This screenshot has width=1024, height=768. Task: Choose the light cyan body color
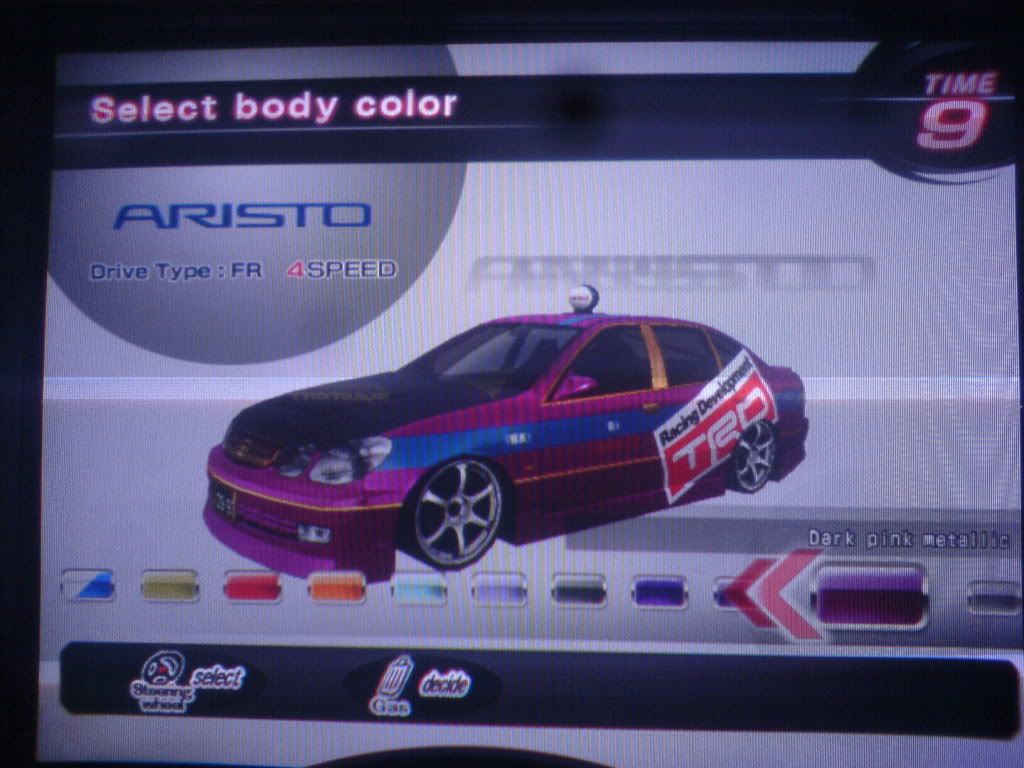pos(419,588)
